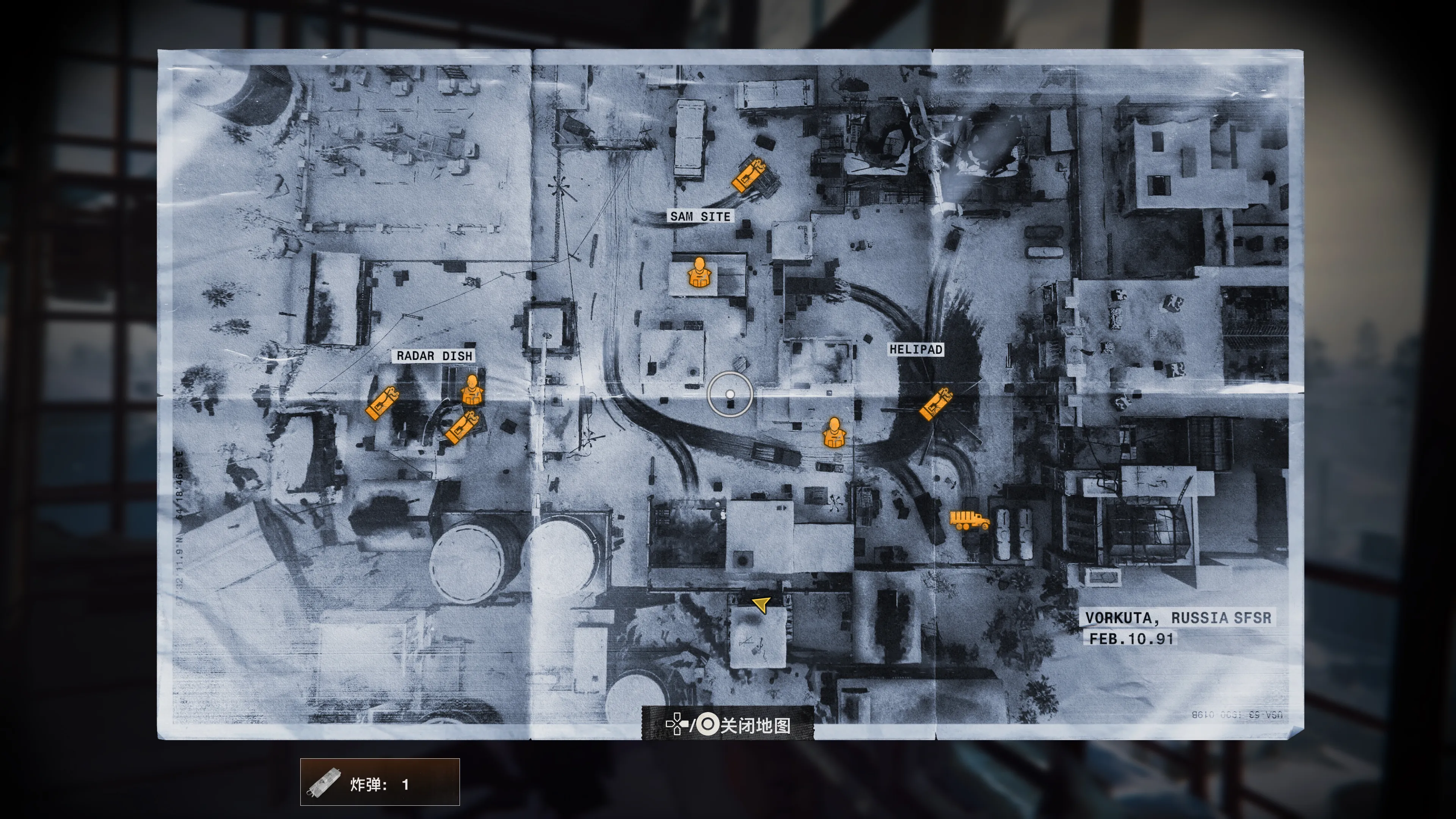Screen dimensions: 1456x819
Task: Select the soldier marker below SAM SITE label
Action: tap(700, 273)
